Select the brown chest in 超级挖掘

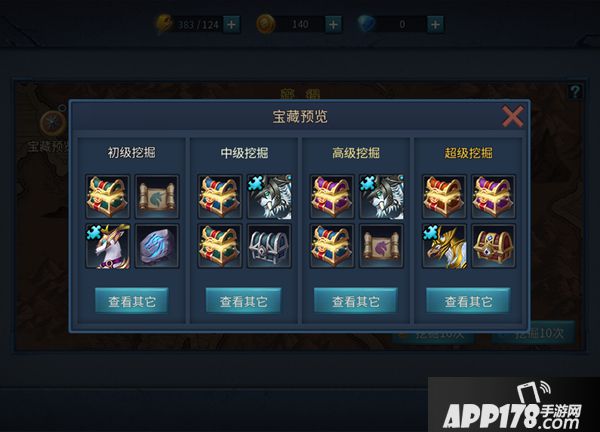pyautogui.click(x=491, y=243)
